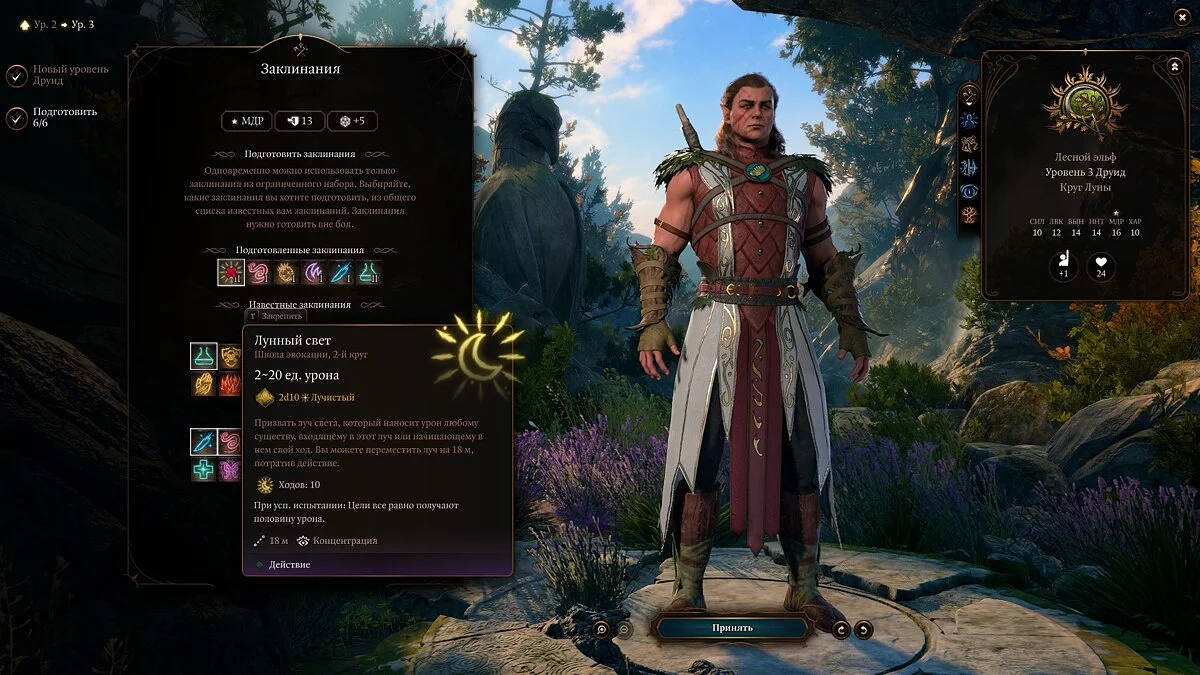Viewport: 1200px width, 675px height.
Task: Click the prepared purple crescent spell
Action: 314,273
